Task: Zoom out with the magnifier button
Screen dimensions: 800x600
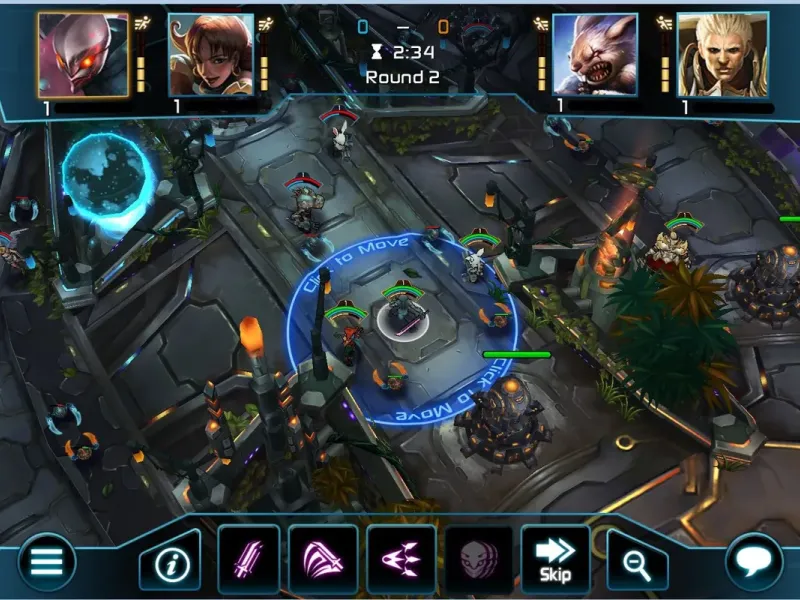Action: [x=635, y=564]
